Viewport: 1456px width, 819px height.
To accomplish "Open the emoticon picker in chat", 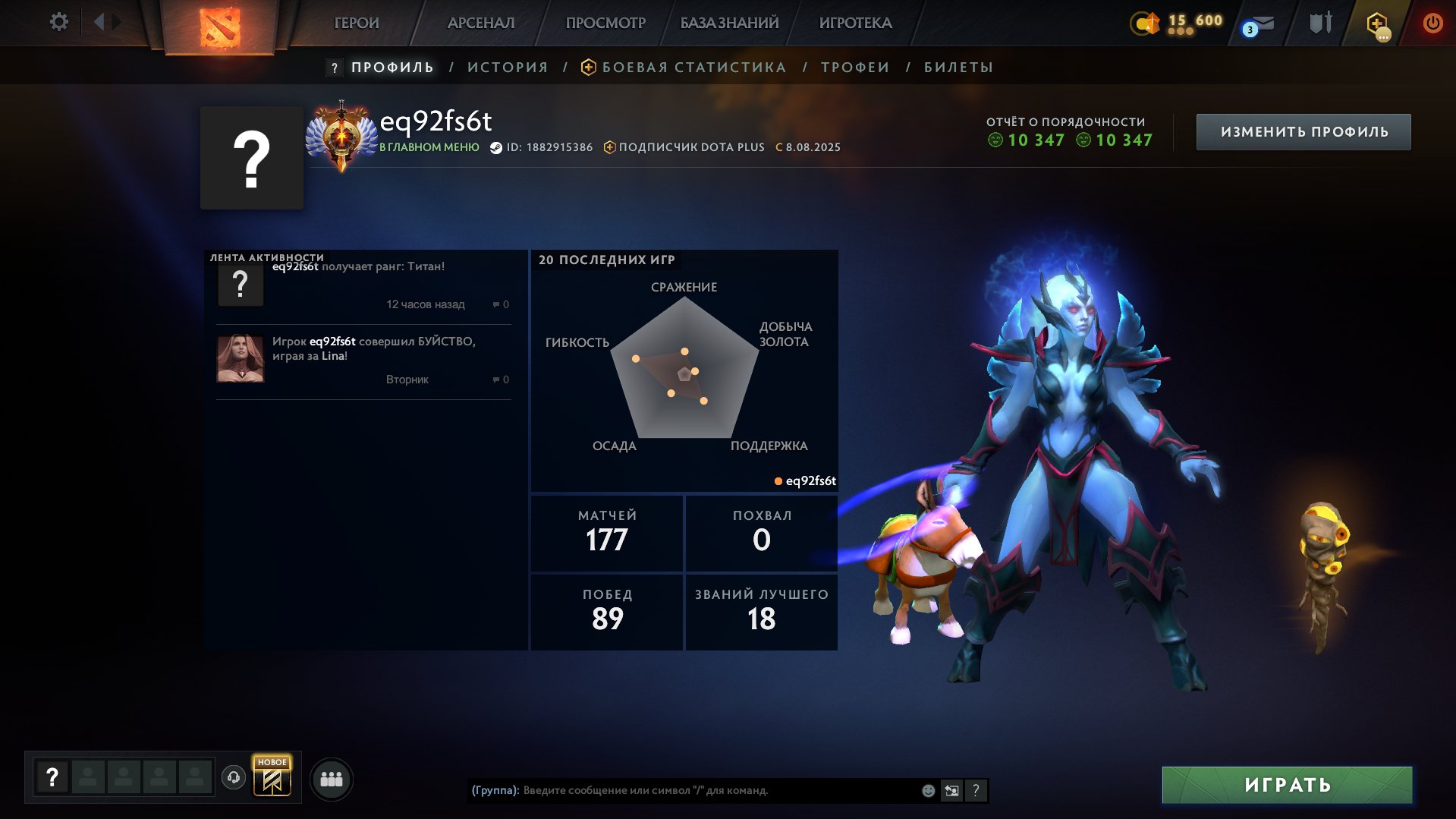I will point(927,789).
